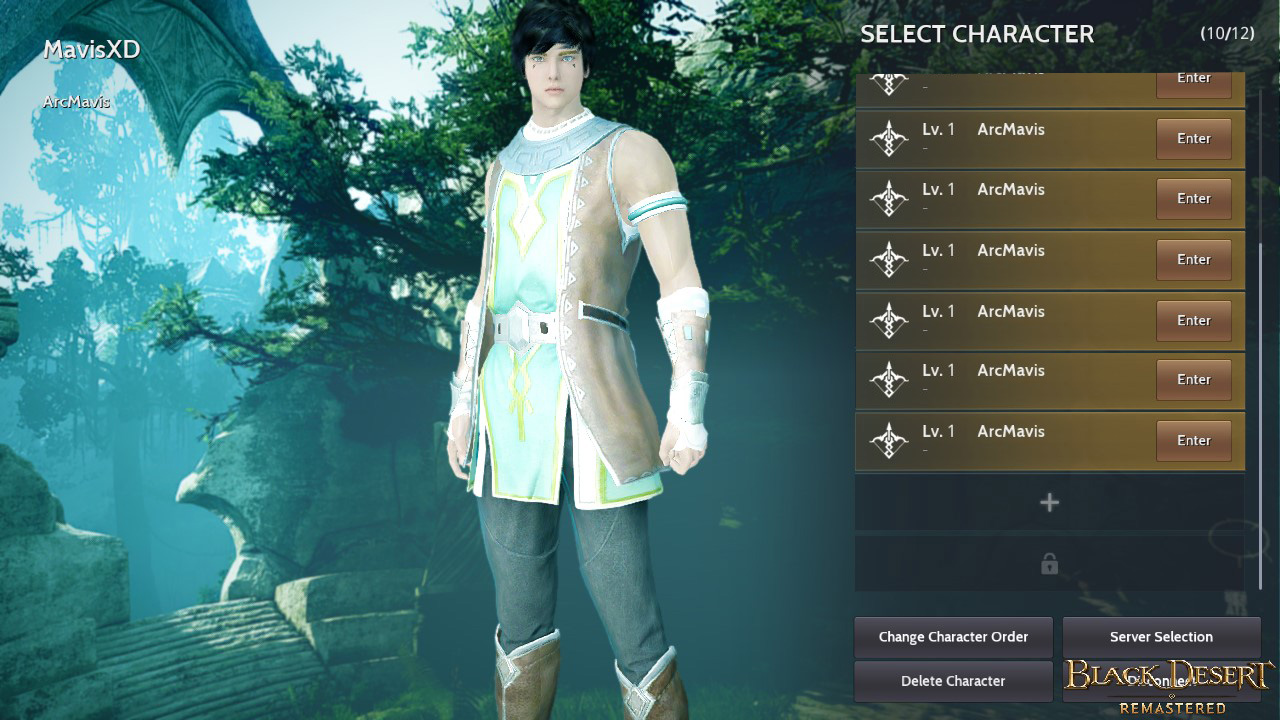Click the class emblem on the fourth character slot

click(x=888, y=320)
